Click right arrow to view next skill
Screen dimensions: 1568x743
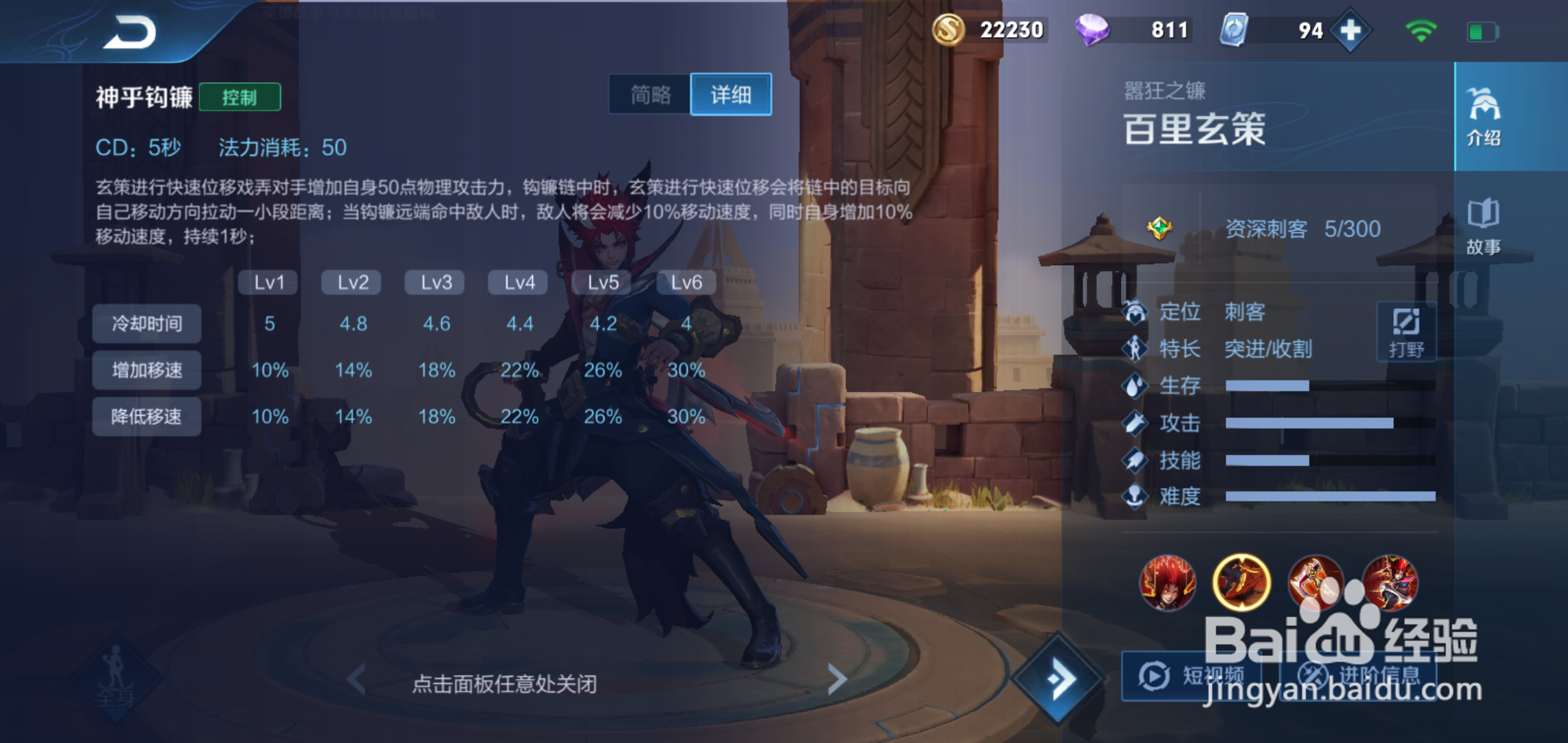838,680
